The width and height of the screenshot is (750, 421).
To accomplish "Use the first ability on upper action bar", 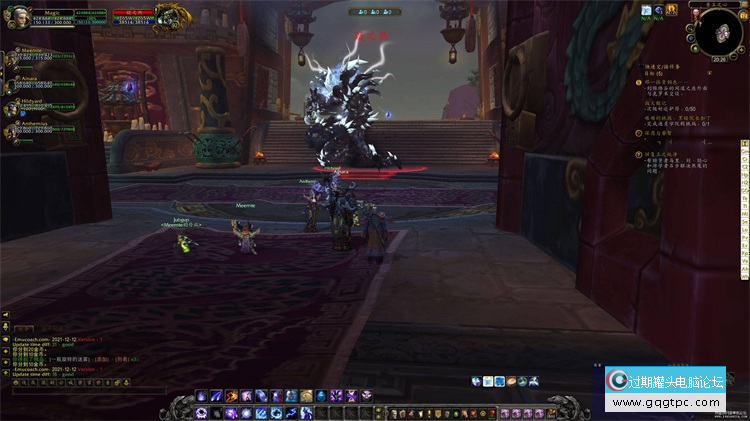I will [x=200, y=397].
